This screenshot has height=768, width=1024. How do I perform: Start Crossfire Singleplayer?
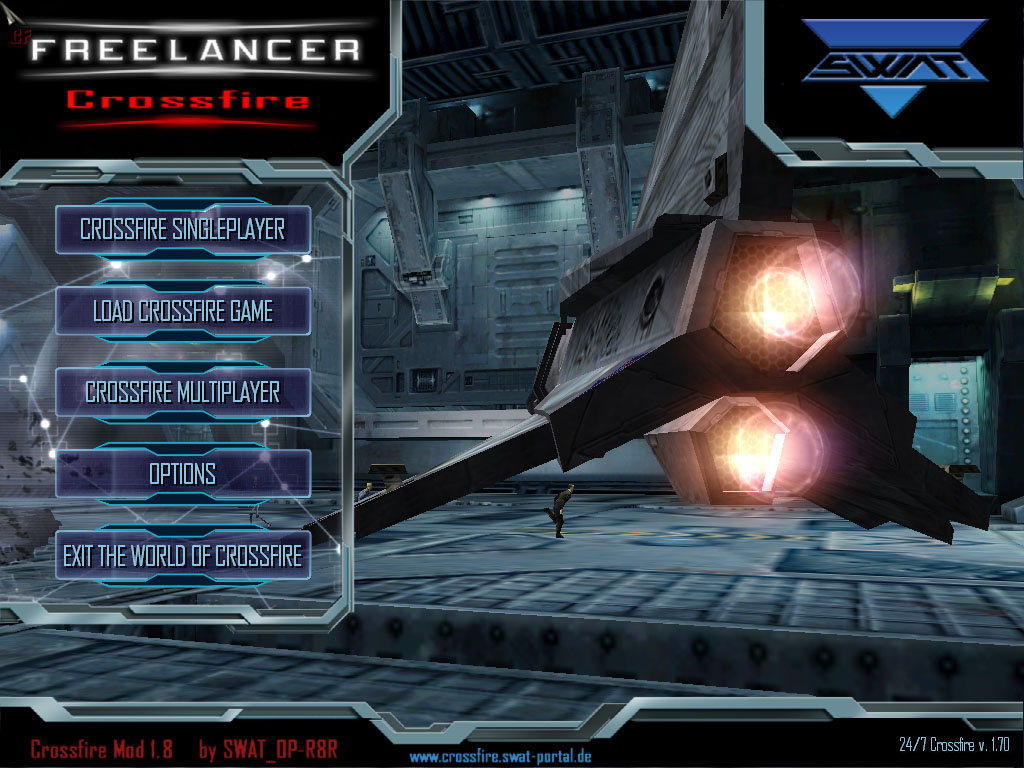tap(182, 229)
